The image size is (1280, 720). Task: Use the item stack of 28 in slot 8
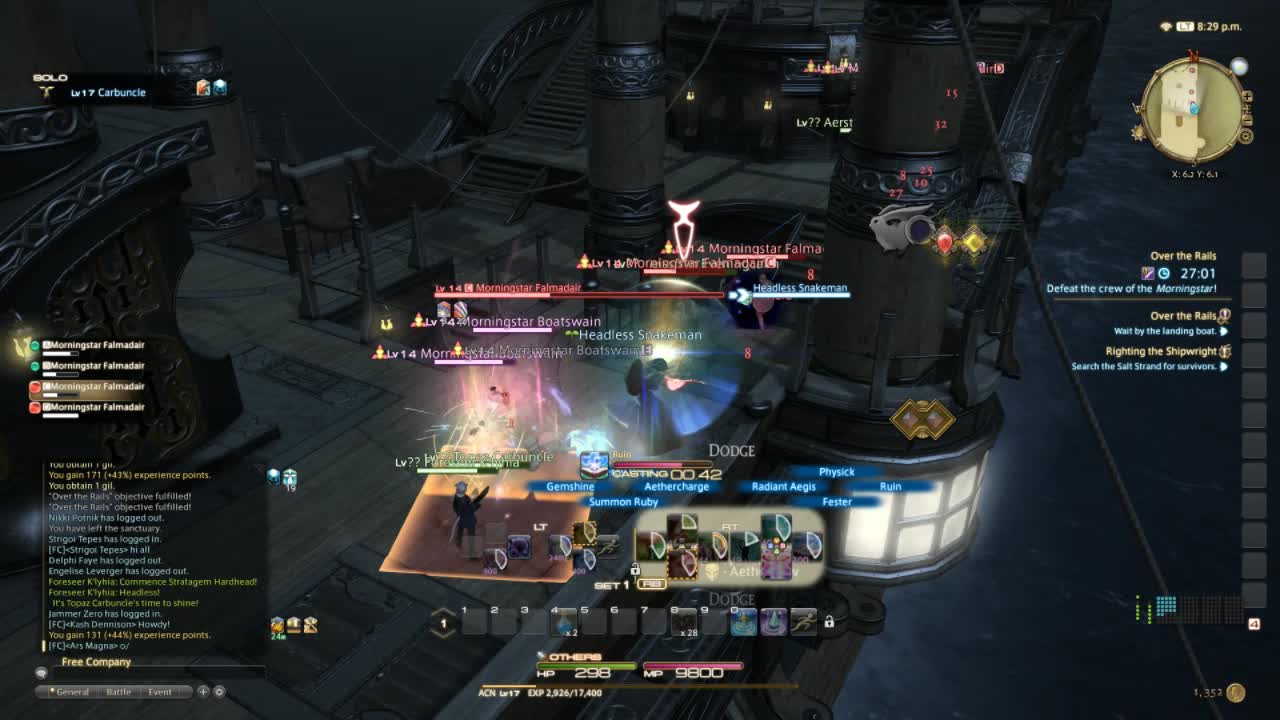(684, 623)
